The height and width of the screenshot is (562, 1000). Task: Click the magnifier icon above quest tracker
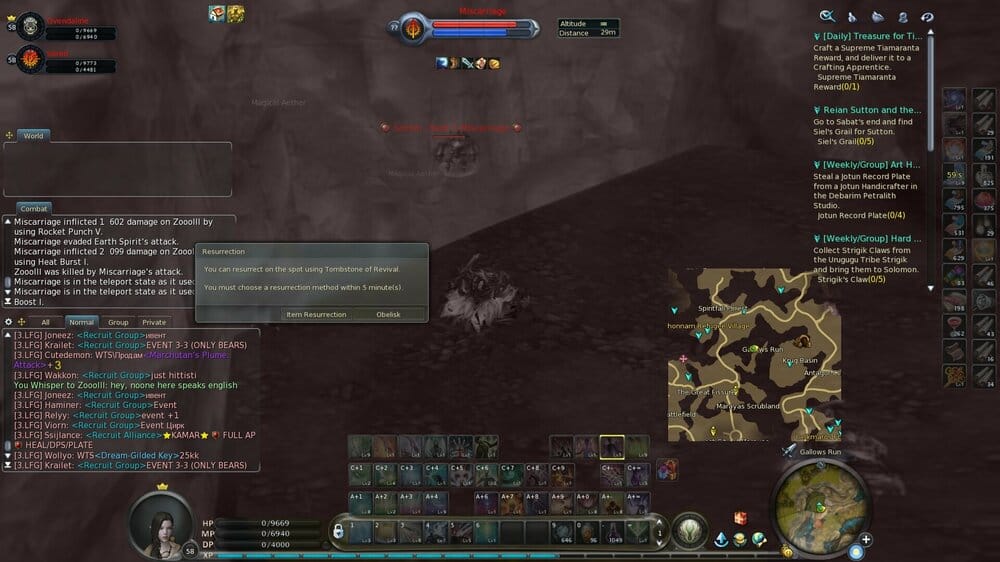pyautogui.click(x=827, y=16)
